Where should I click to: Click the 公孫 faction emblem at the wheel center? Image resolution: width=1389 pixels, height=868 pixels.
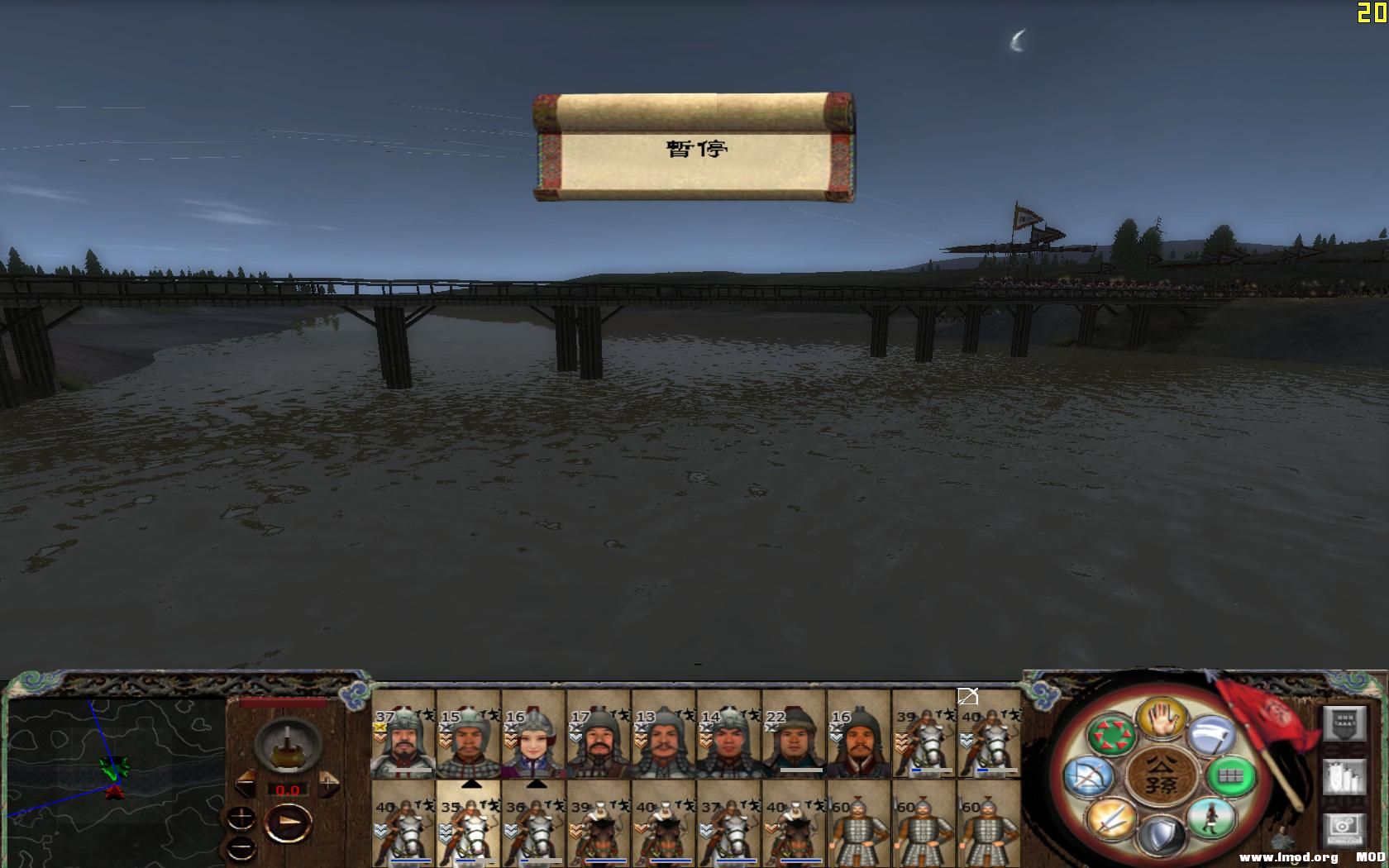[x=1165, y=777]
